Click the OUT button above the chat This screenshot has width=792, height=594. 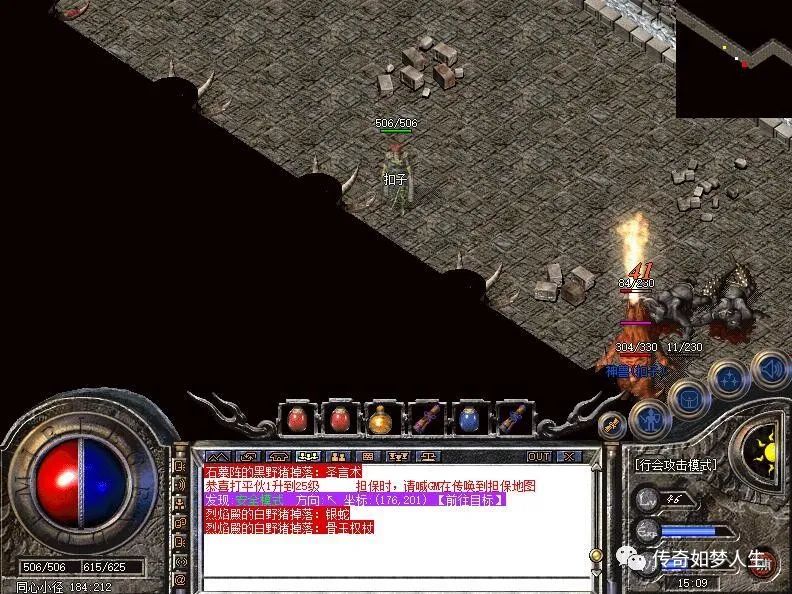tap(539, 456)
